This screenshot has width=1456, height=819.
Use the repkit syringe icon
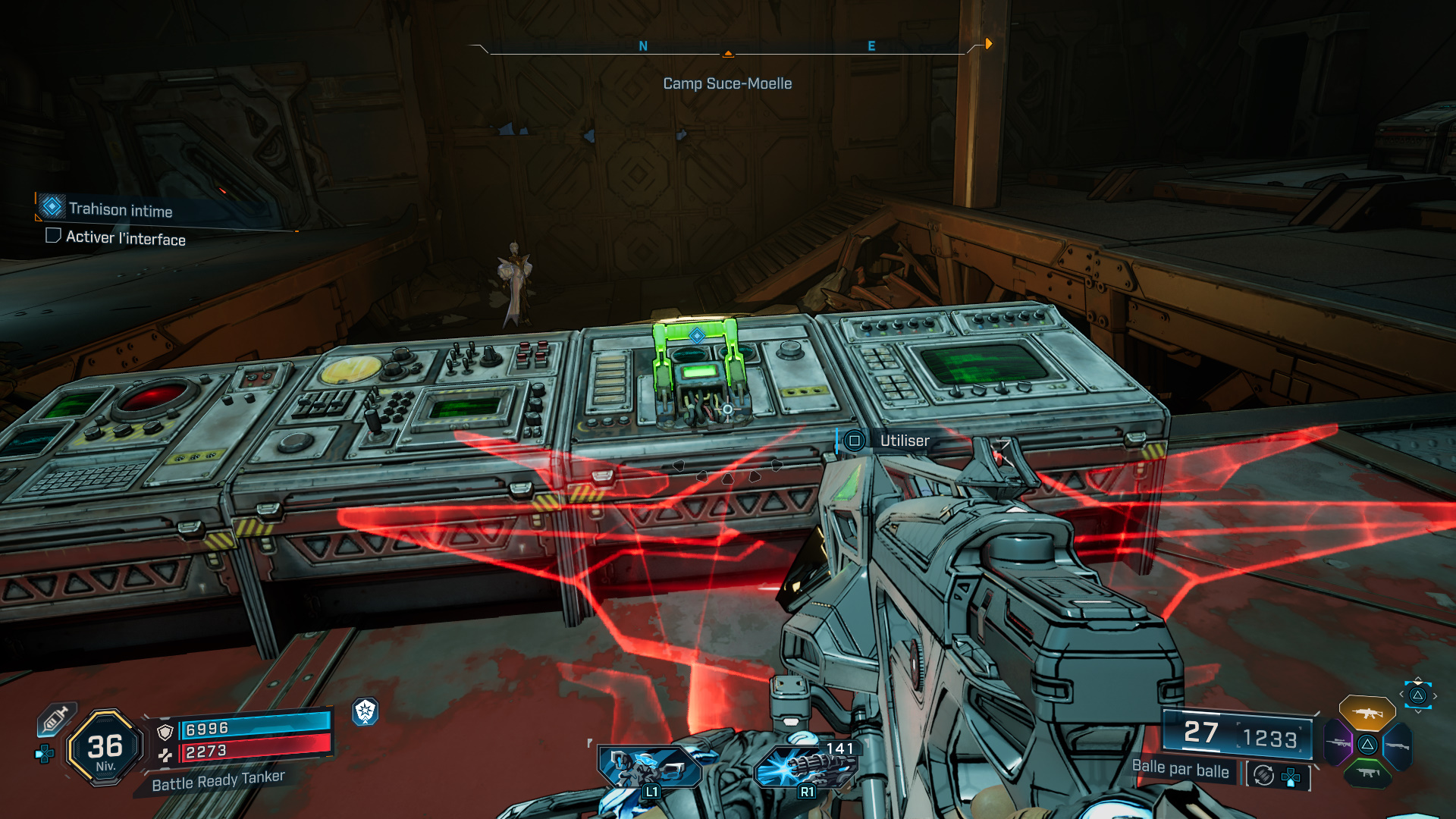[x=55, y=719]
